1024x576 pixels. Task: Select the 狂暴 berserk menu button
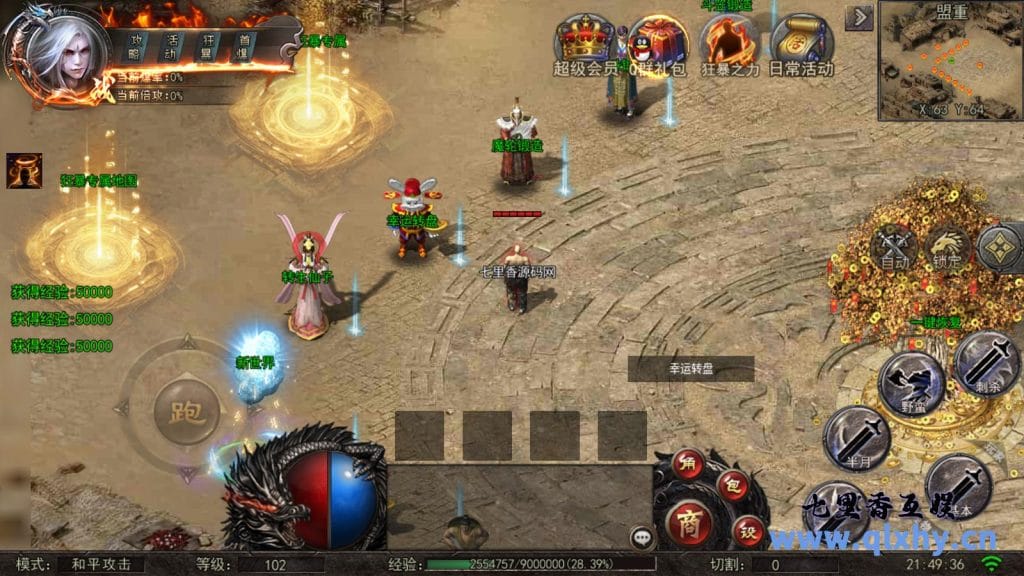pyautogui.click(x=209, y=46)
